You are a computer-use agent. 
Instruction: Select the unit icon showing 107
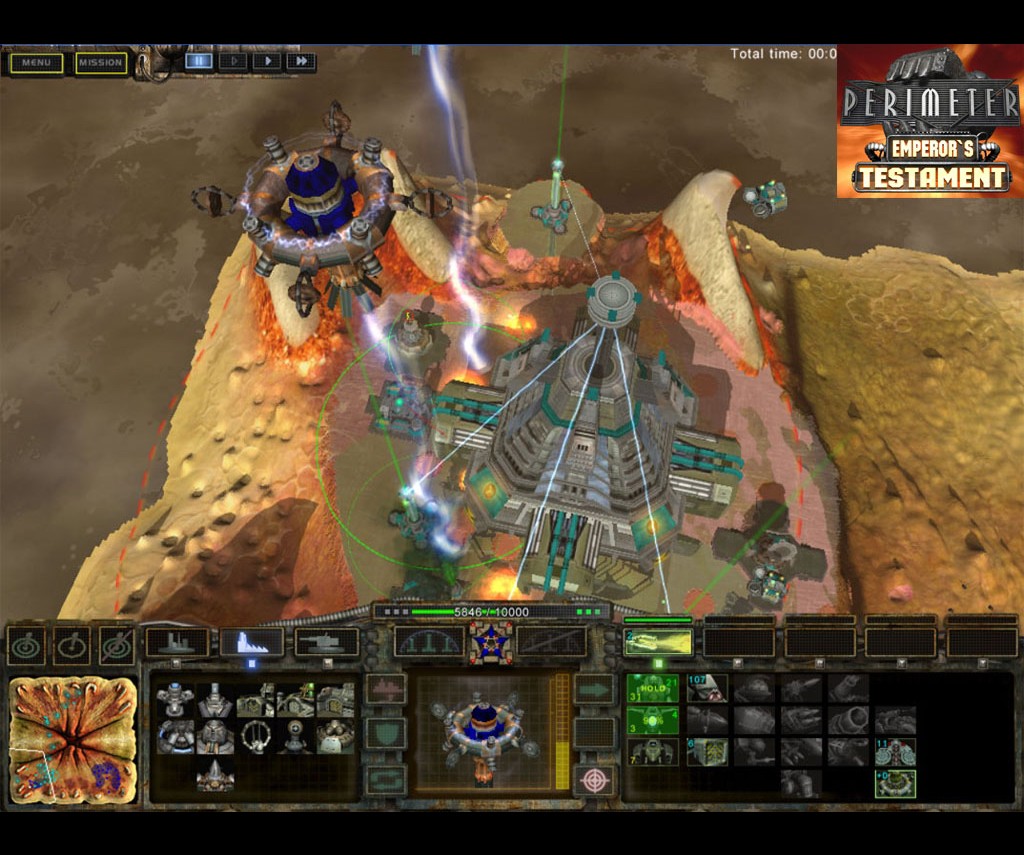706,688
